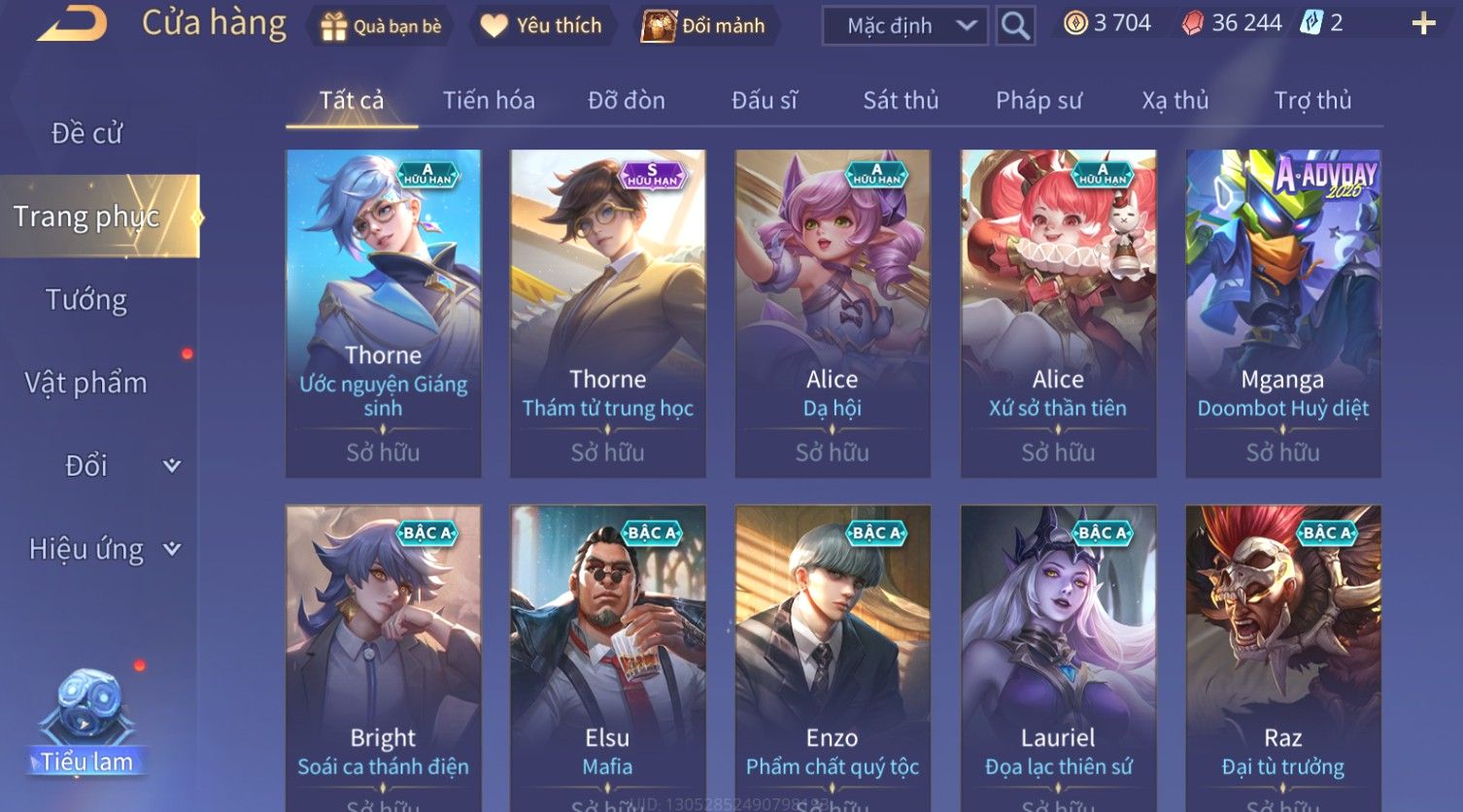Switch to the Tiến hóa tab

click(489, 100)
